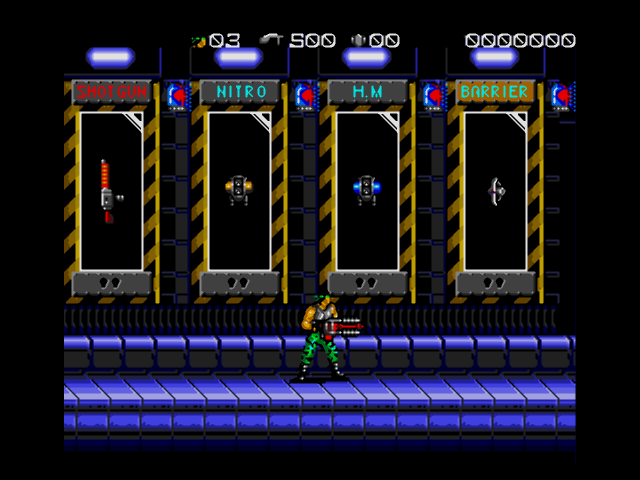Select the Barrier item booth
The width and height of the screenshot is (640, 480).
coord(495,190)
